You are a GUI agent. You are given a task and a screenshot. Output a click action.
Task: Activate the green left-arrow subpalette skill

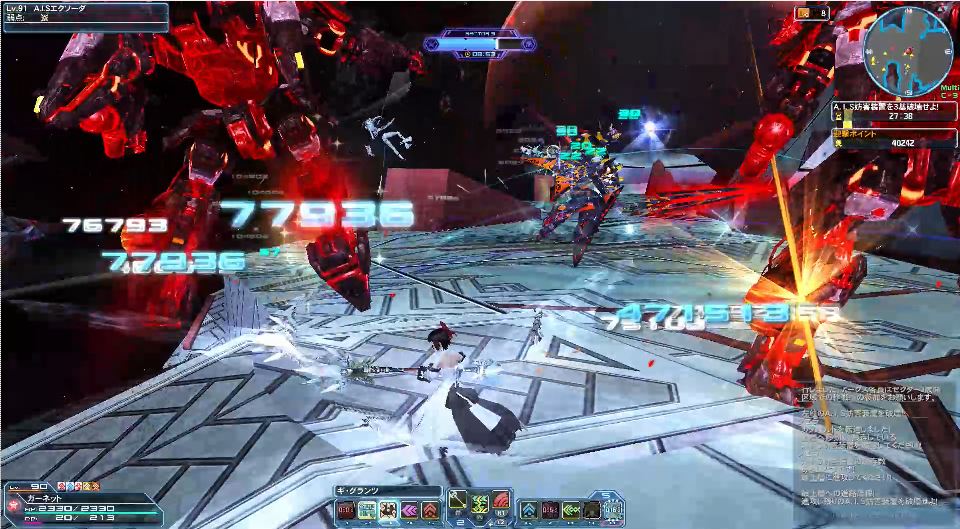(x=571, y=510)
